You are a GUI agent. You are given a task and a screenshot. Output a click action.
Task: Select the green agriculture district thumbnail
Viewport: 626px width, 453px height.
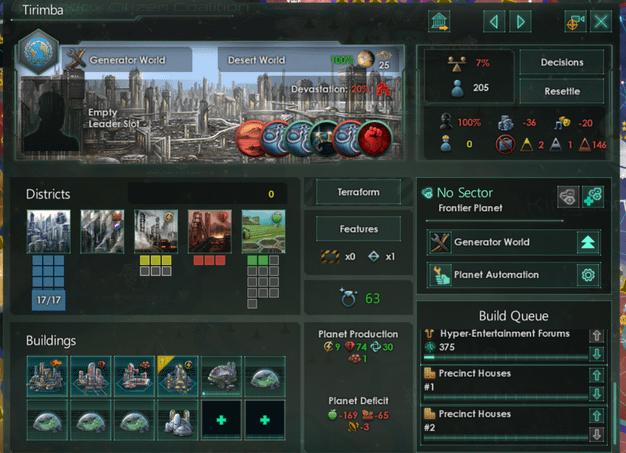coord(262,230)
